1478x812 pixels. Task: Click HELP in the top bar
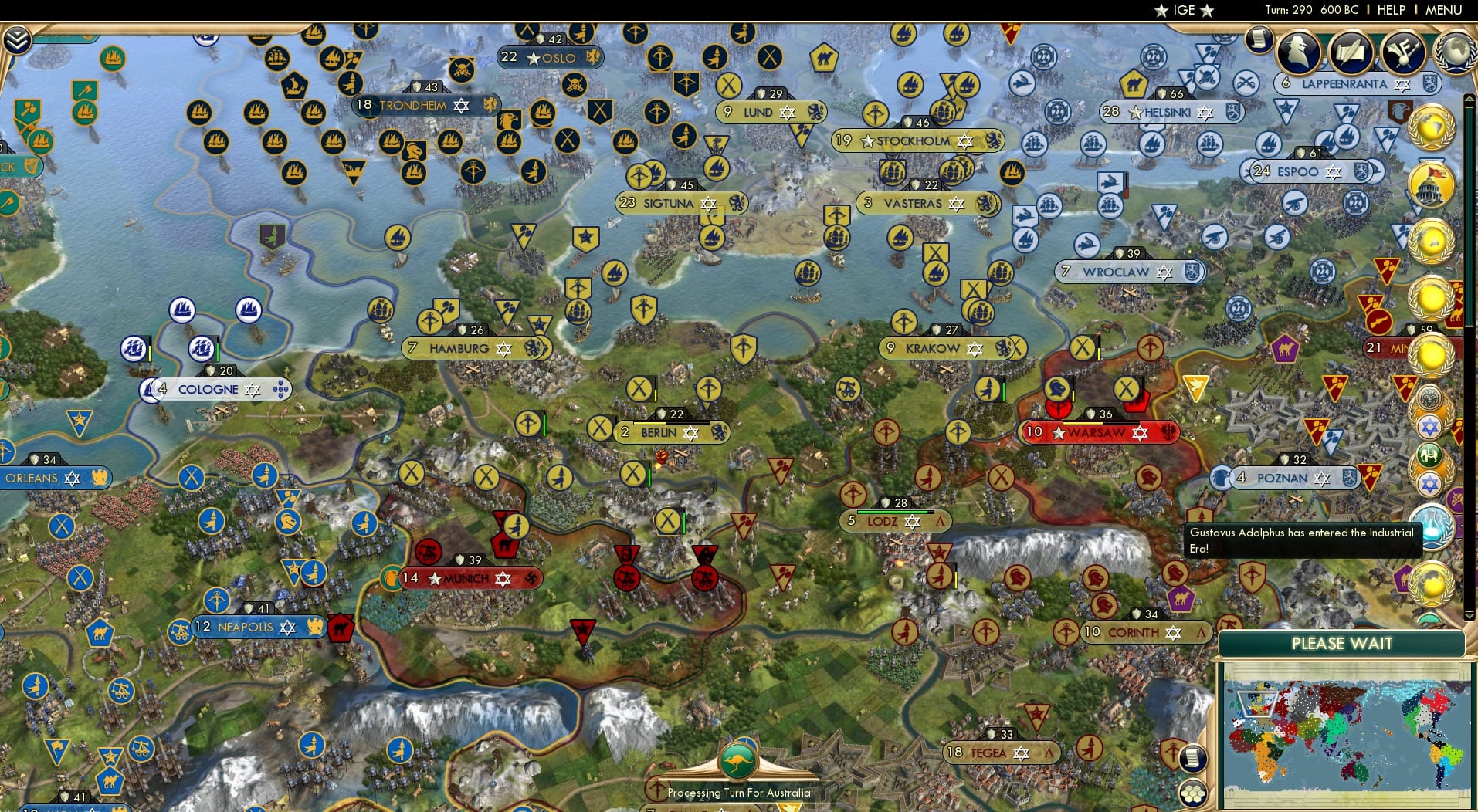coord(1390,10)
